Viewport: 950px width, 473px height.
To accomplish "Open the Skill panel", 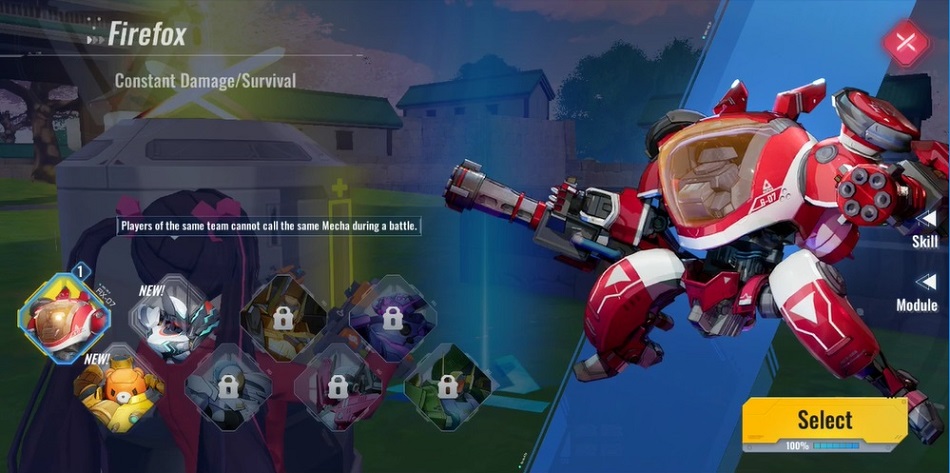I will pos(925,230).
